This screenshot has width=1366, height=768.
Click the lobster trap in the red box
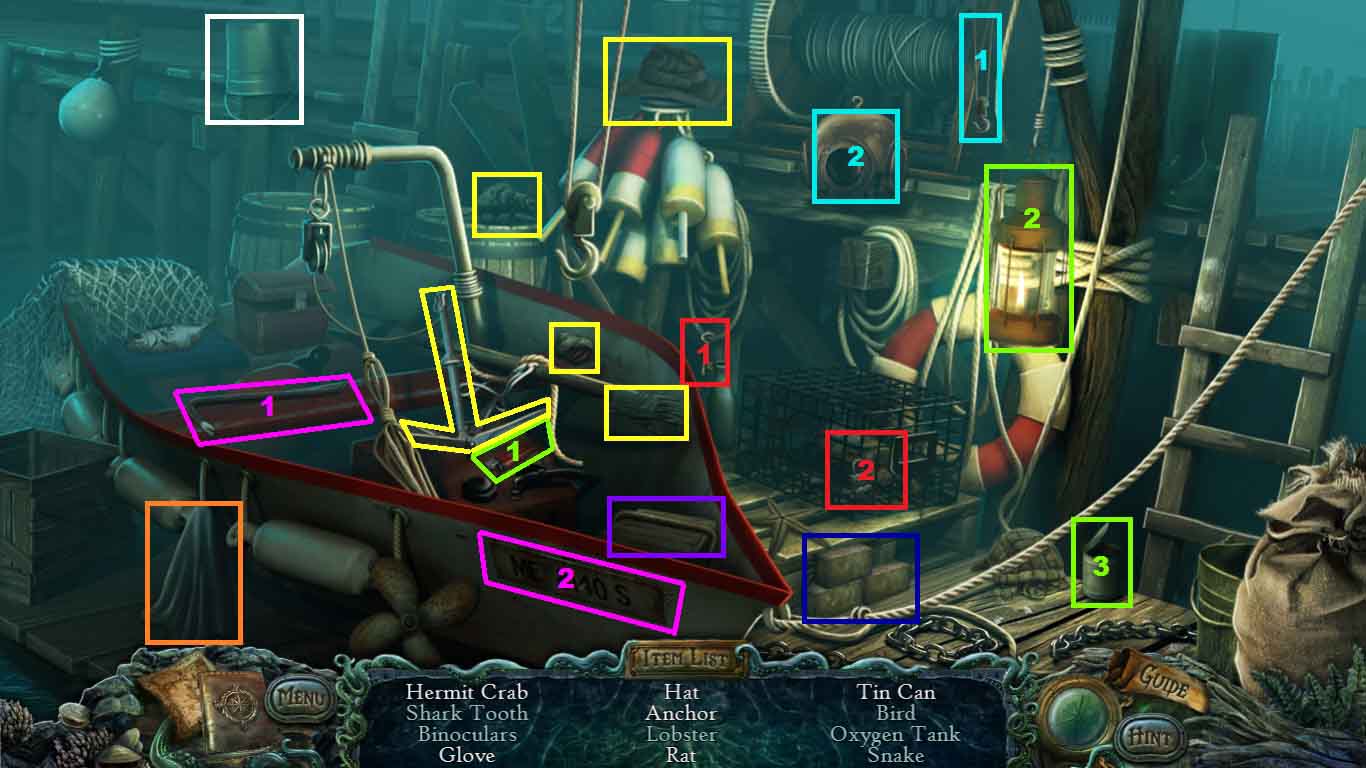865,468
